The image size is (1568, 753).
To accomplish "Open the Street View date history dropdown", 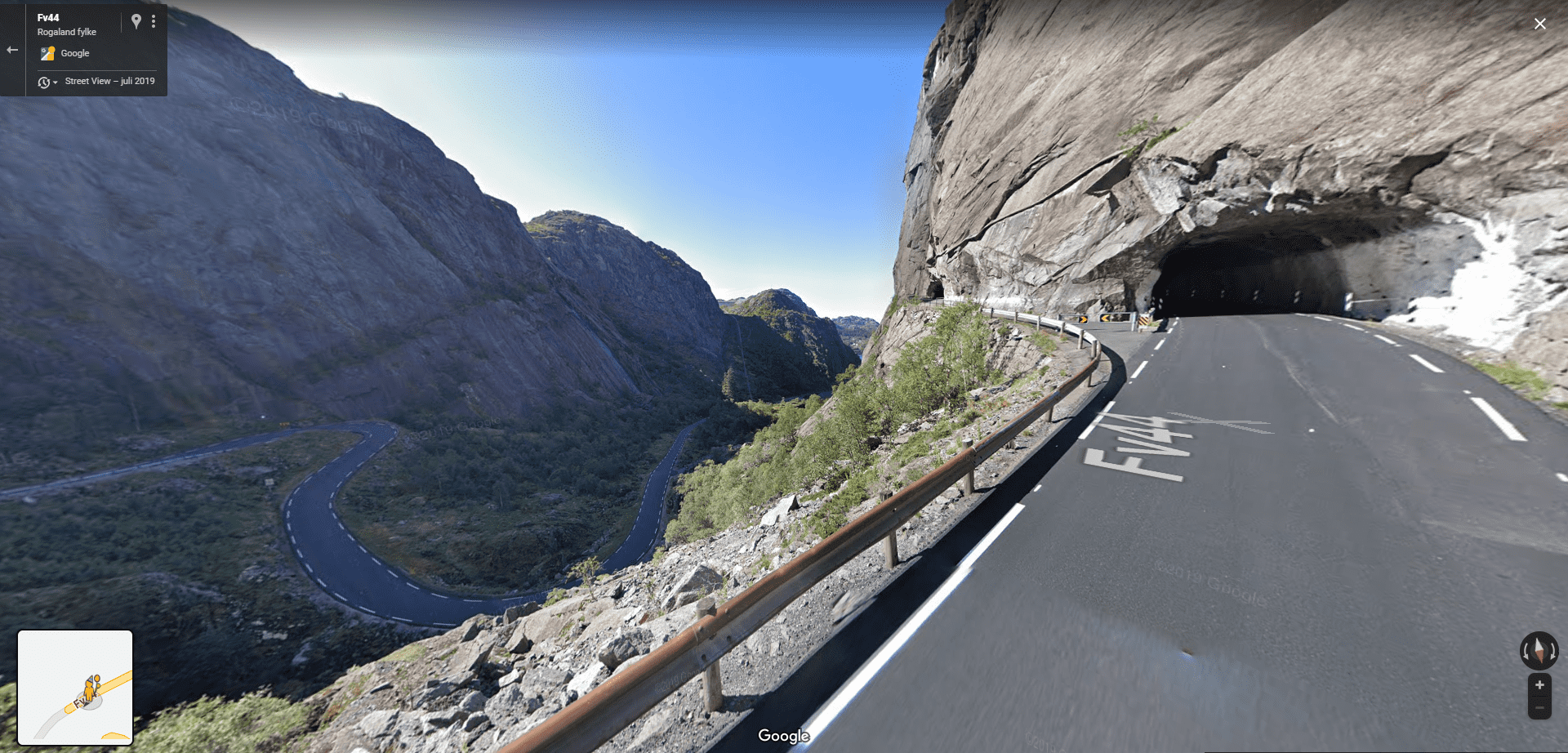I will click(x=47, y=82).
